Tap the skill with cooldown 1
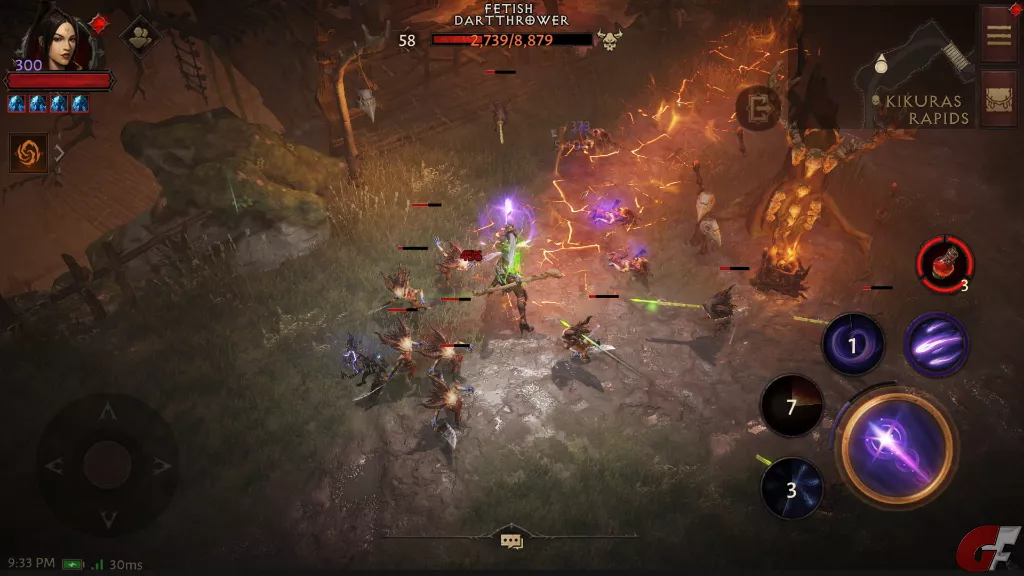1024x576 pixels. pyautogui.click(x=853, y=345)
